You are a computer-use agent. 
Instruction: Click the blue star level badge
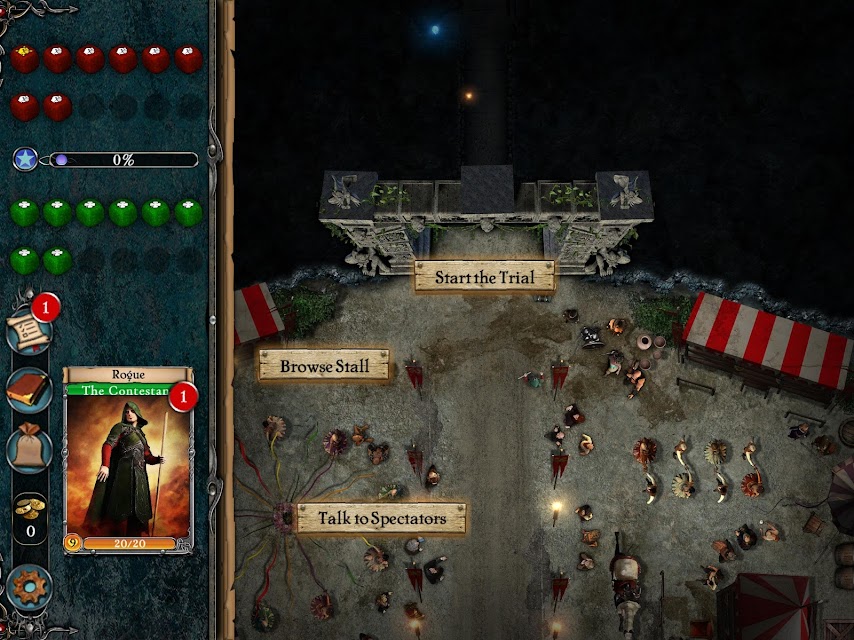26,159
